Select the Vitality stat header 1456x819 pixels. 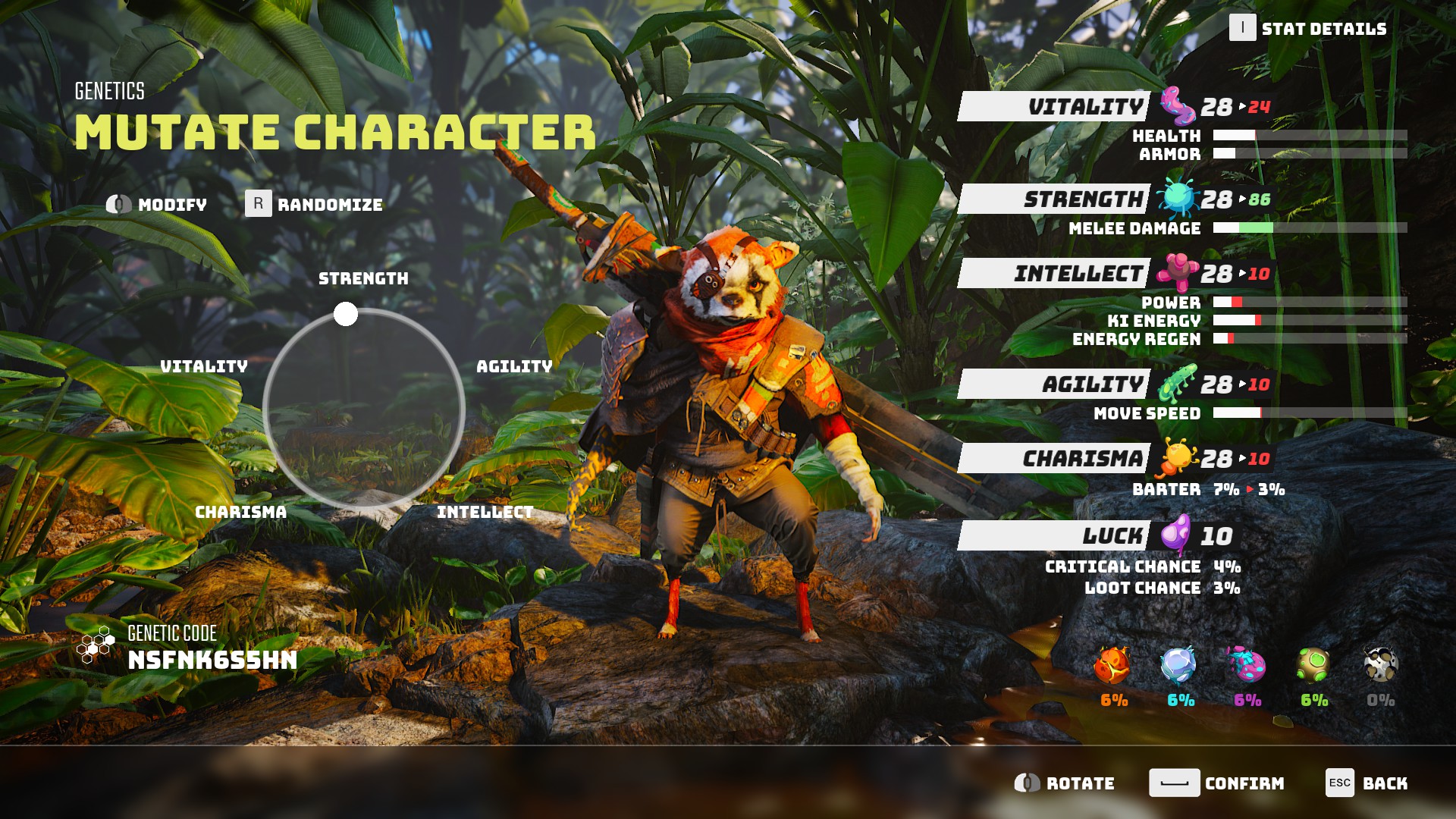pos(1054,107)
